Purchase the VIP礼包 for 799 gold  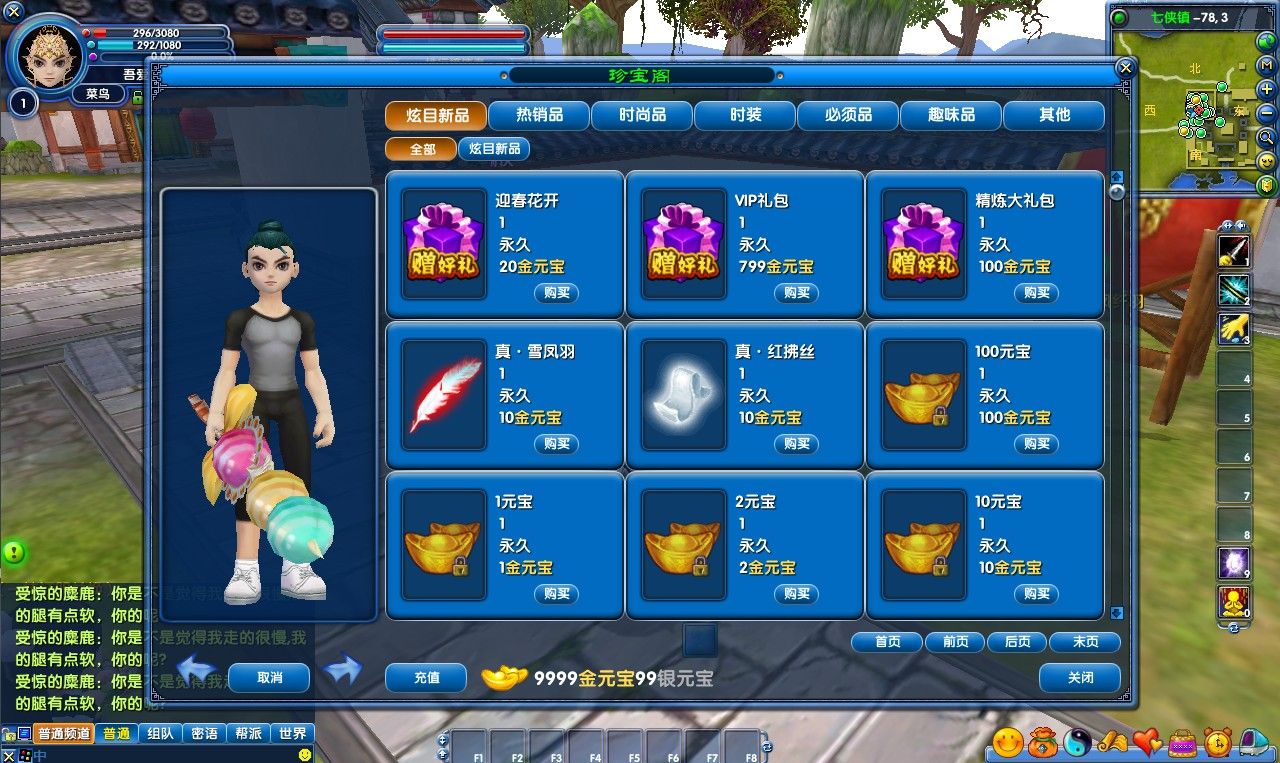(x=796, y=293)
